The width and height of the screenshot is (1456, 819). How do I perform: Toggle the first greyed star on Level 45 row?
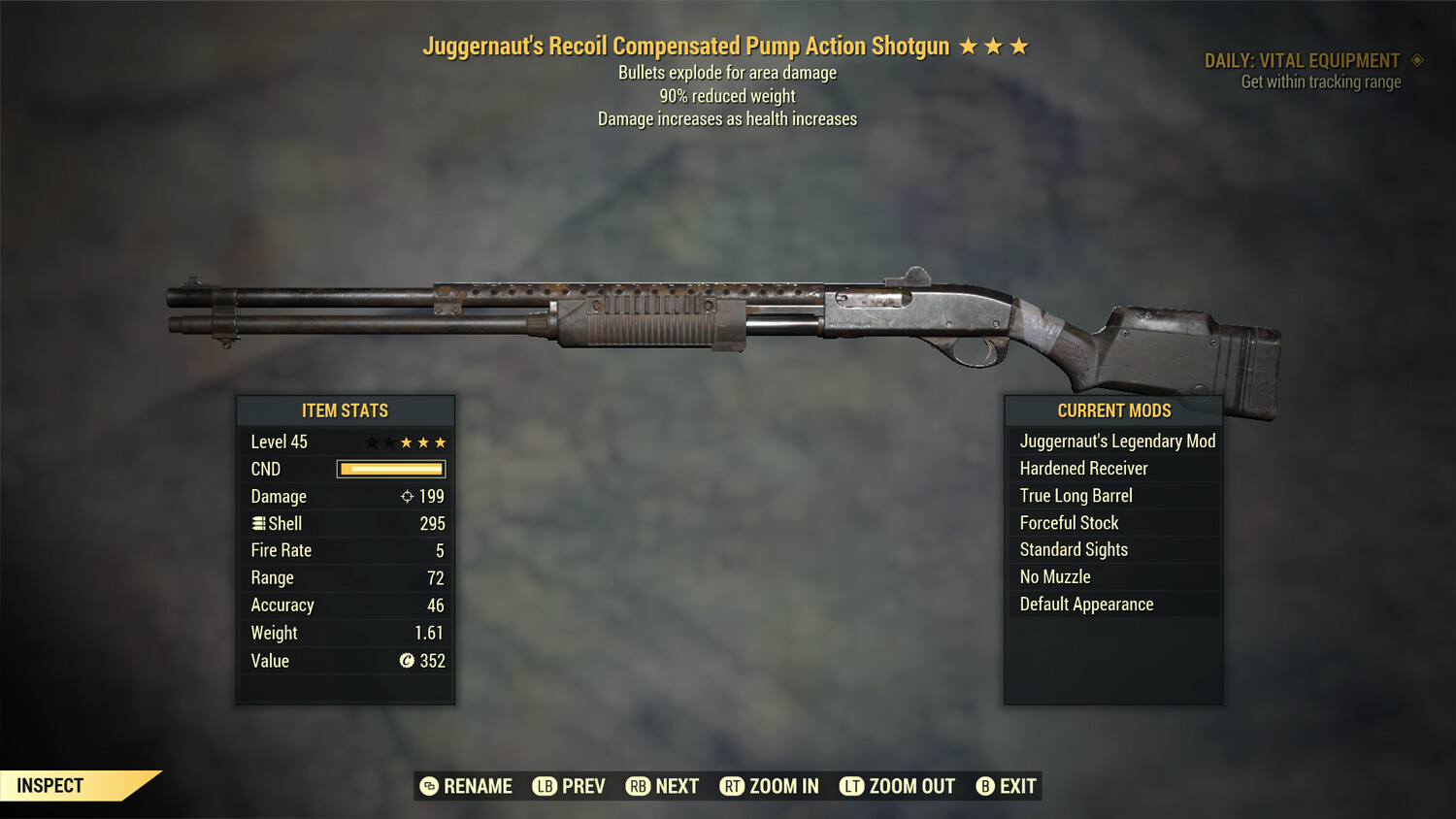click(x=374, y=442)
